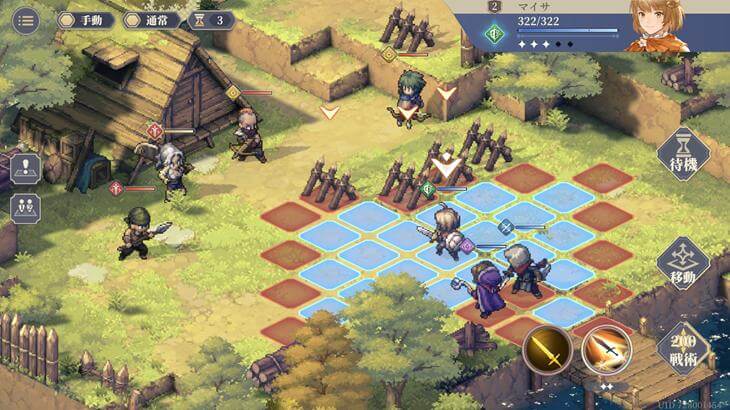
Task: Activate the glowing slash skill icon
Action: (606, 349)
